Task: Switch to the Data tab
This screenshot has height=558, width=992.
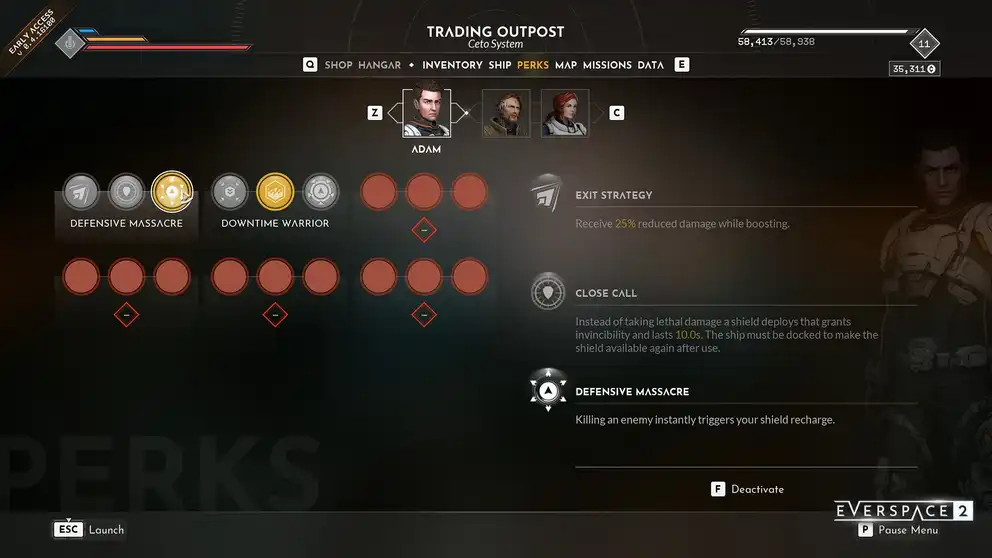Action: click(x=650, y=65)
